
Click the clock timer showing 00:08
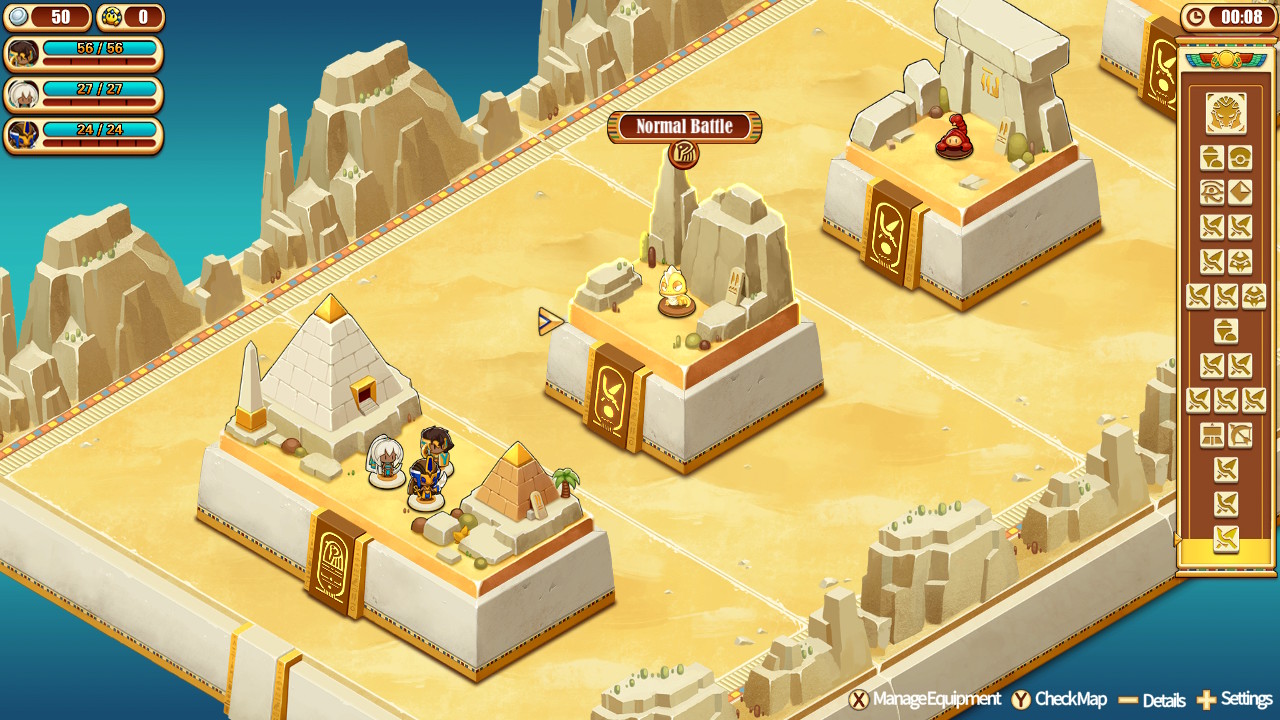coord(1228,16)
